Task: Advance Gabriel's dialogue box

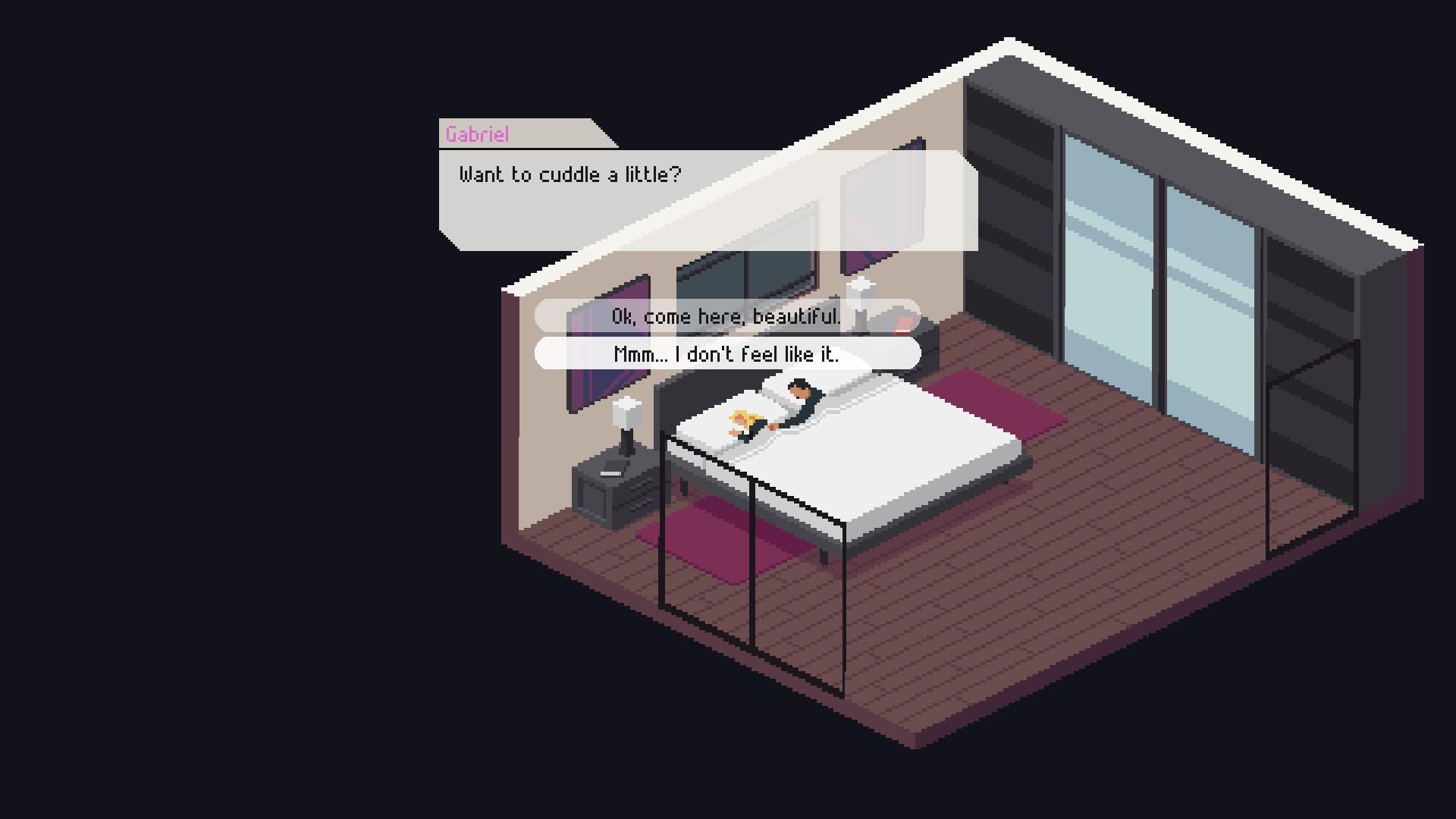Action: click(x=708, y=200)
